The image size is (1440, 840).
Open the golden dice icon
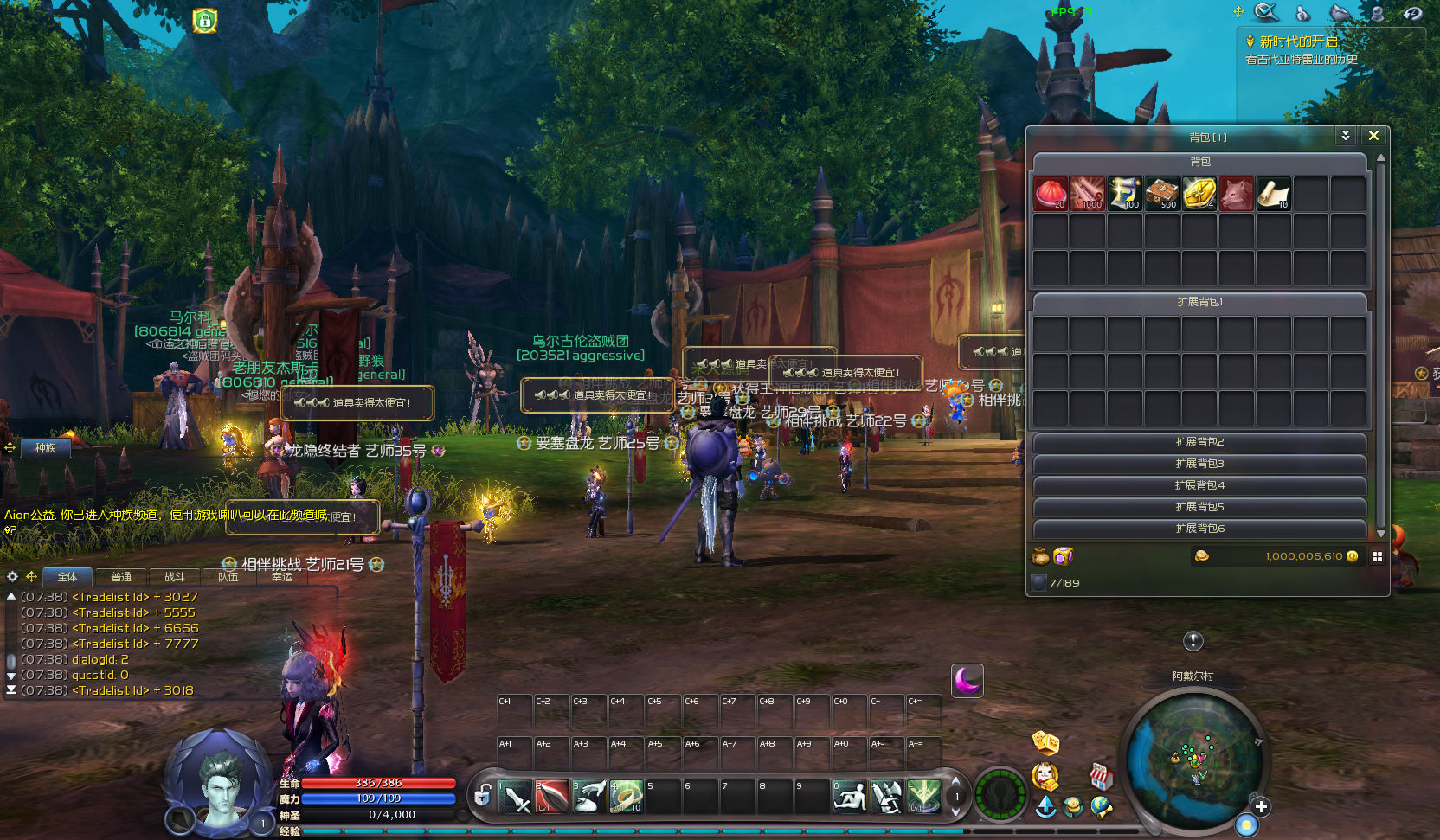[x=1045, y=742]
